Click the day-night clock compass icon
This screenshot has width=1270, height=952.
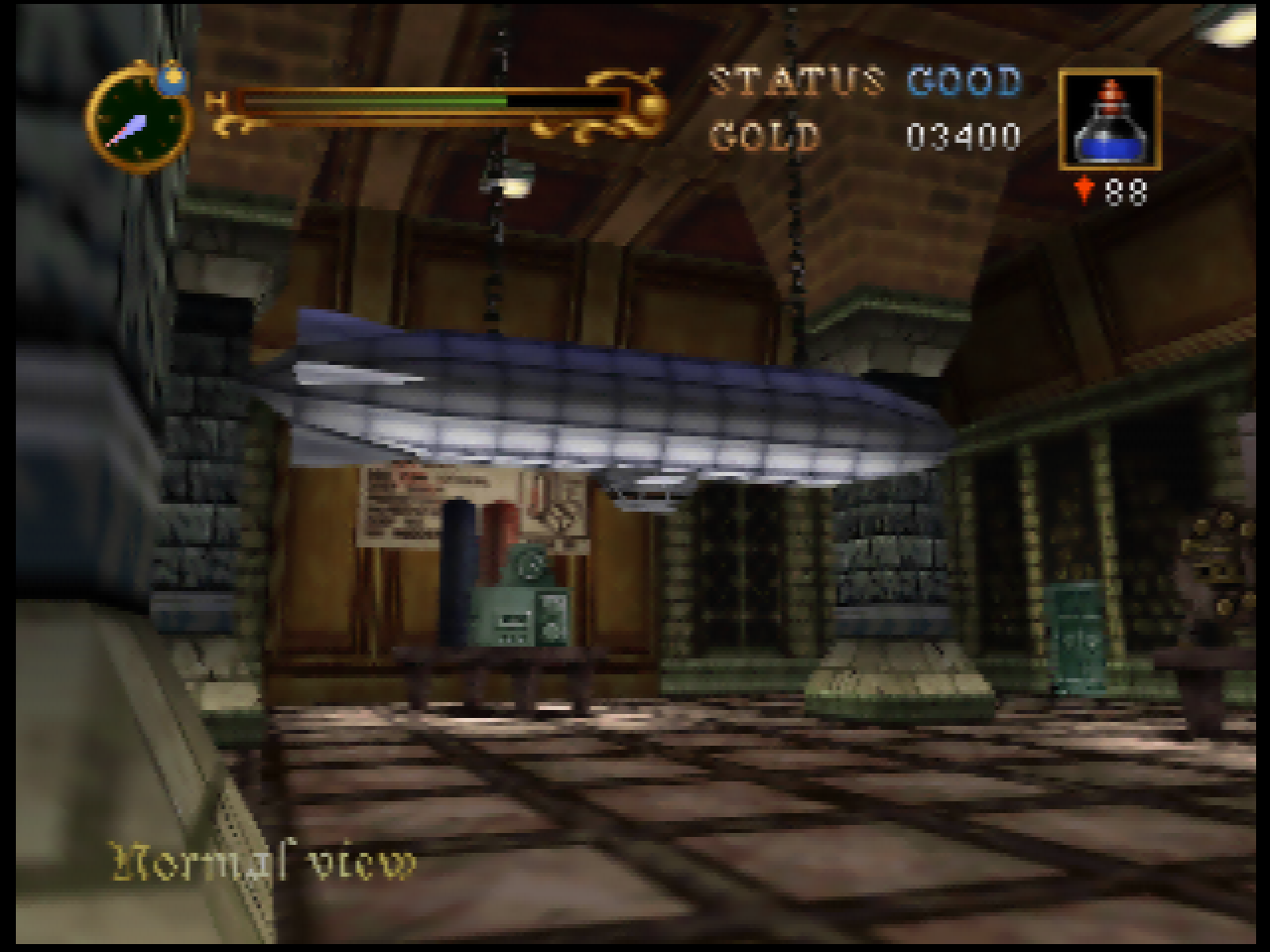tap(139, 119)
